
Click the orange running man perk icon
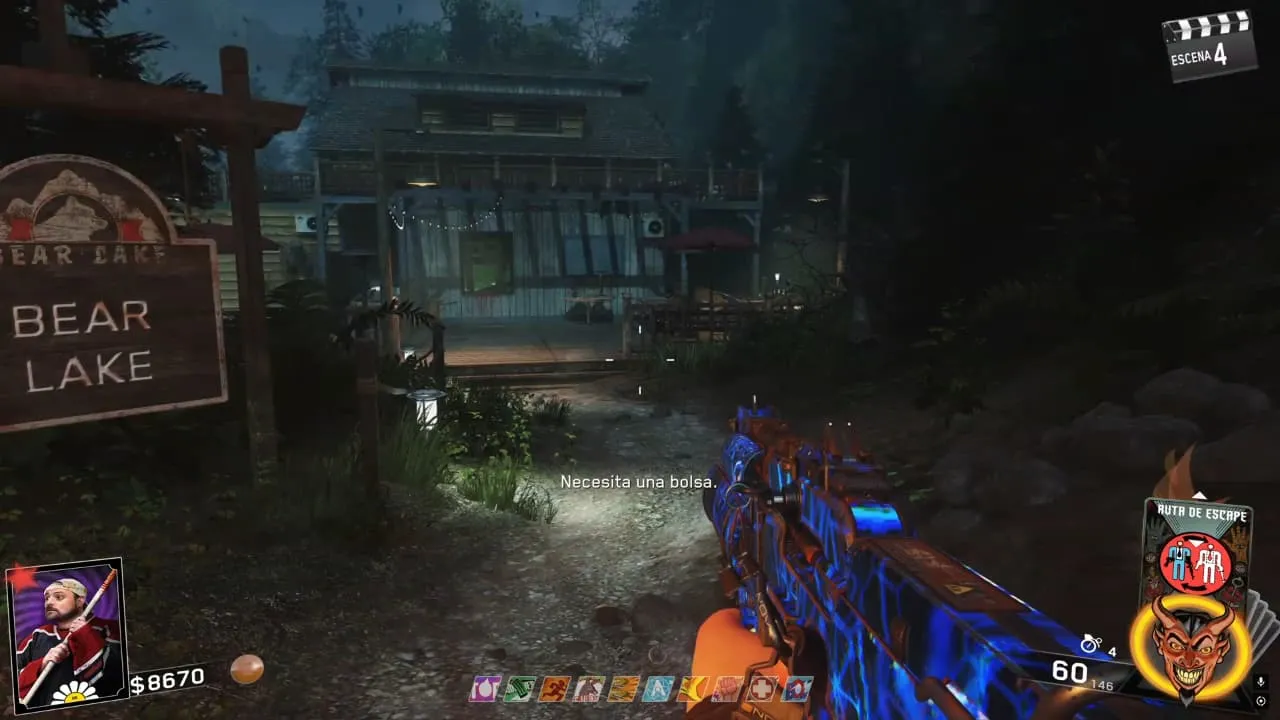(553, 688)
